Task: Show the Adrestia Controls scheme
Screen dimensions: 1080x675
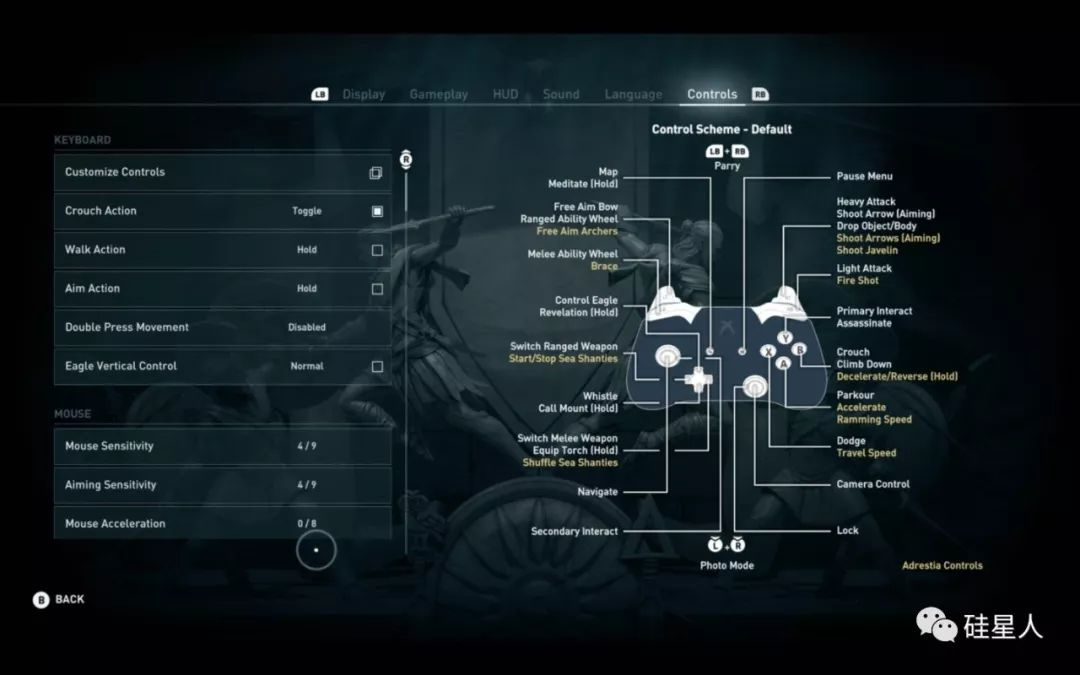Action: [x=942, y=566]
